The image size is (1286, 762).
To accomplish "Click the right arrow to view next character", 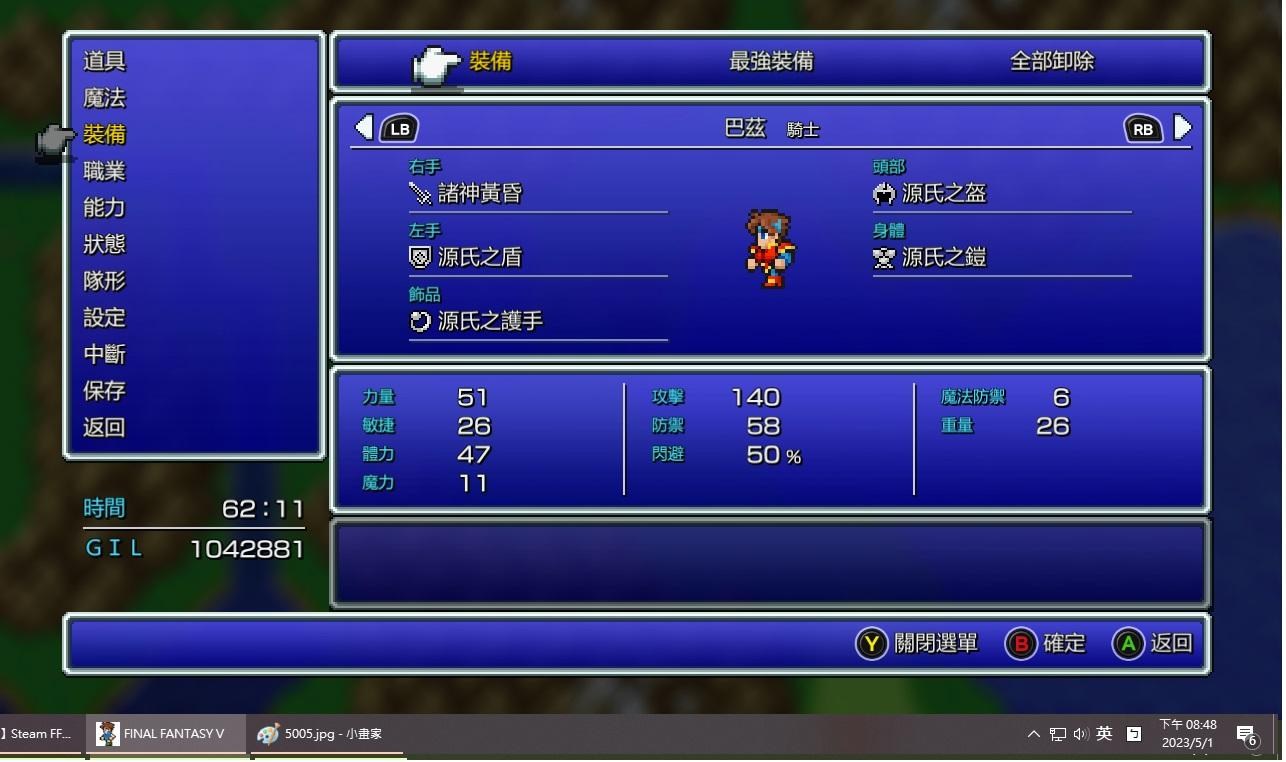I will 1182,128.
